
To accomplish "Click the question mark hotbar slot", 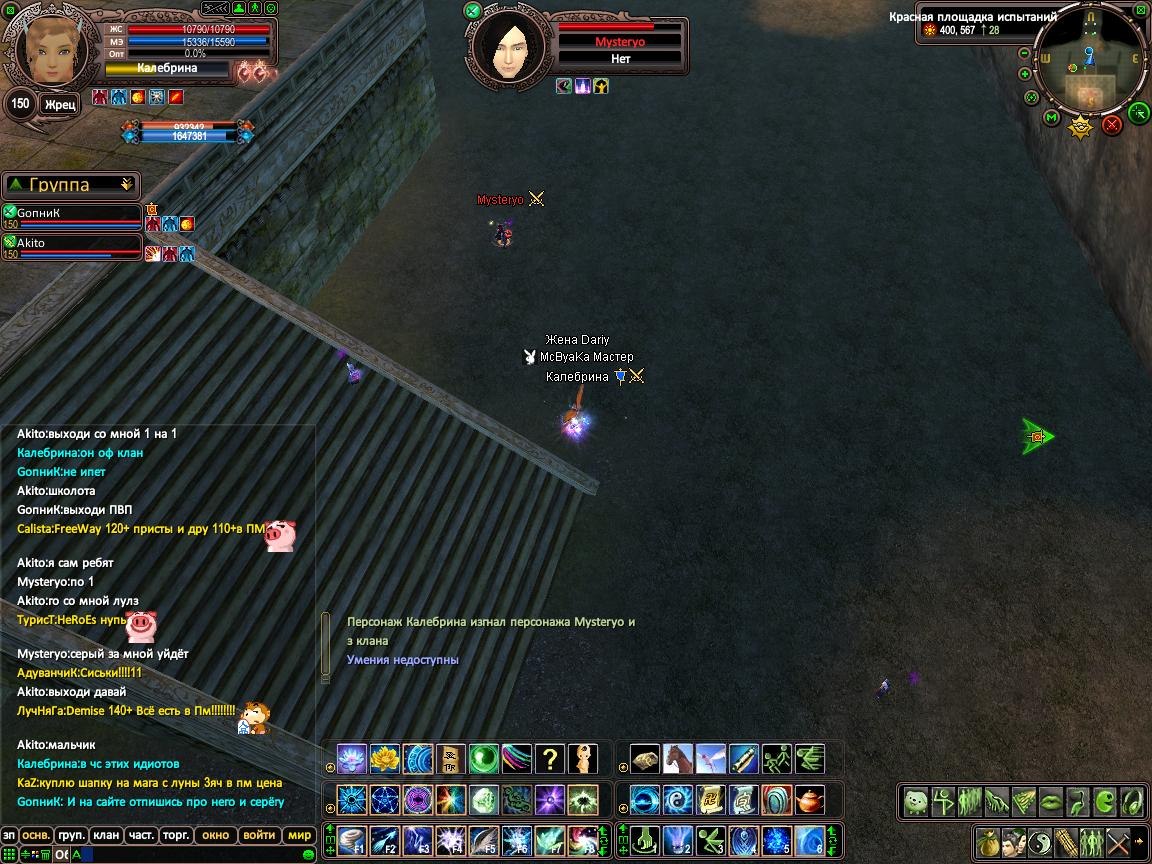I will pyautogui.click(x=550, y=759).
